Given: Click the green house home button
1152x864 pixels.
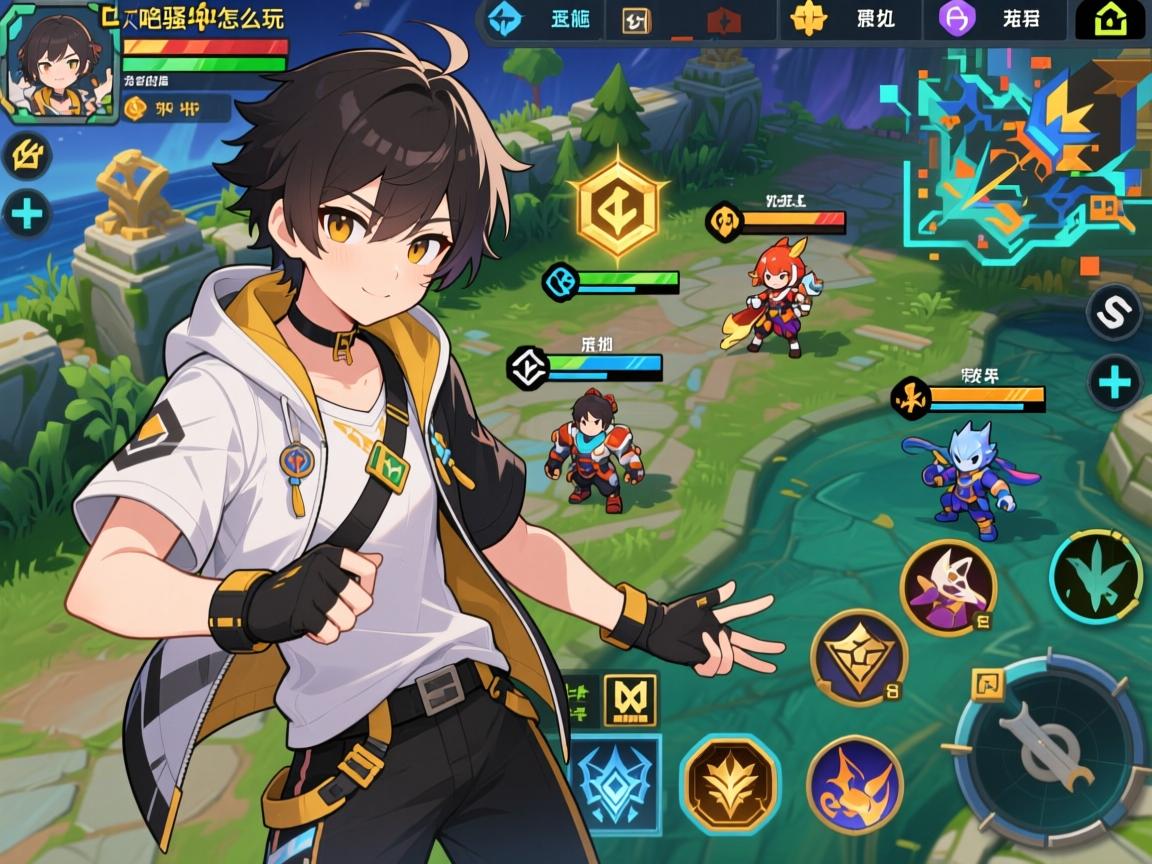Looking at the screenshot, I should [1110, 20].
